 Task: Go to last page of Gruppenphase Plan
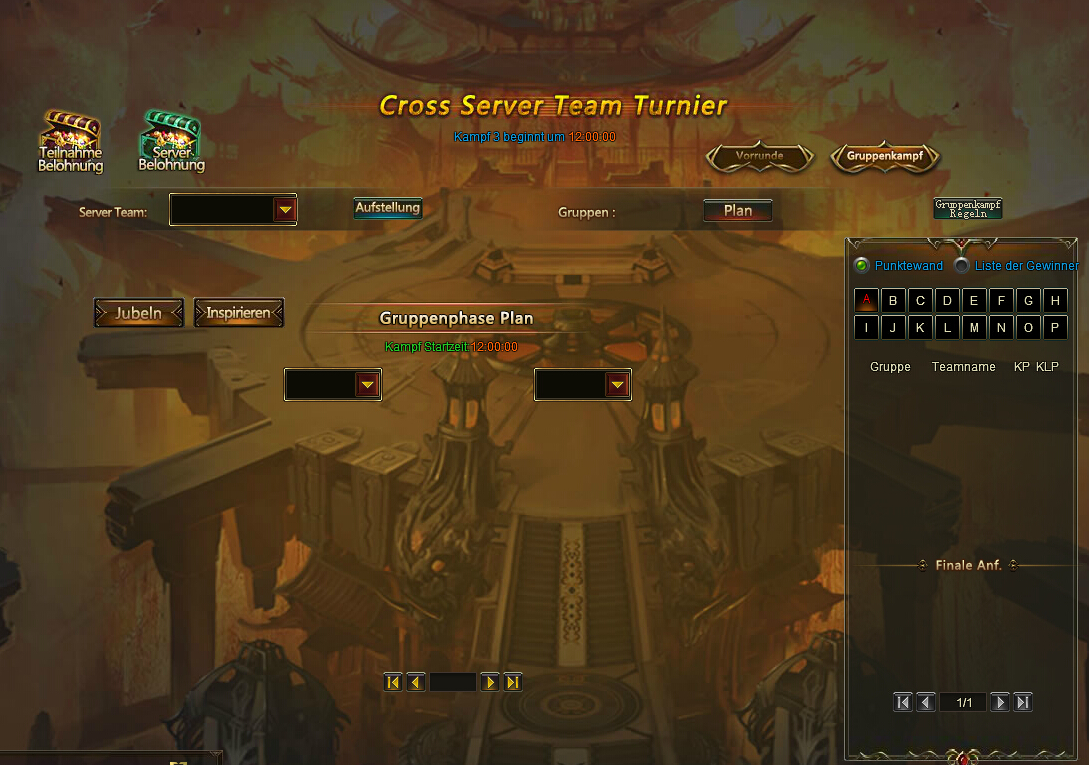click(x=513, y=682)
